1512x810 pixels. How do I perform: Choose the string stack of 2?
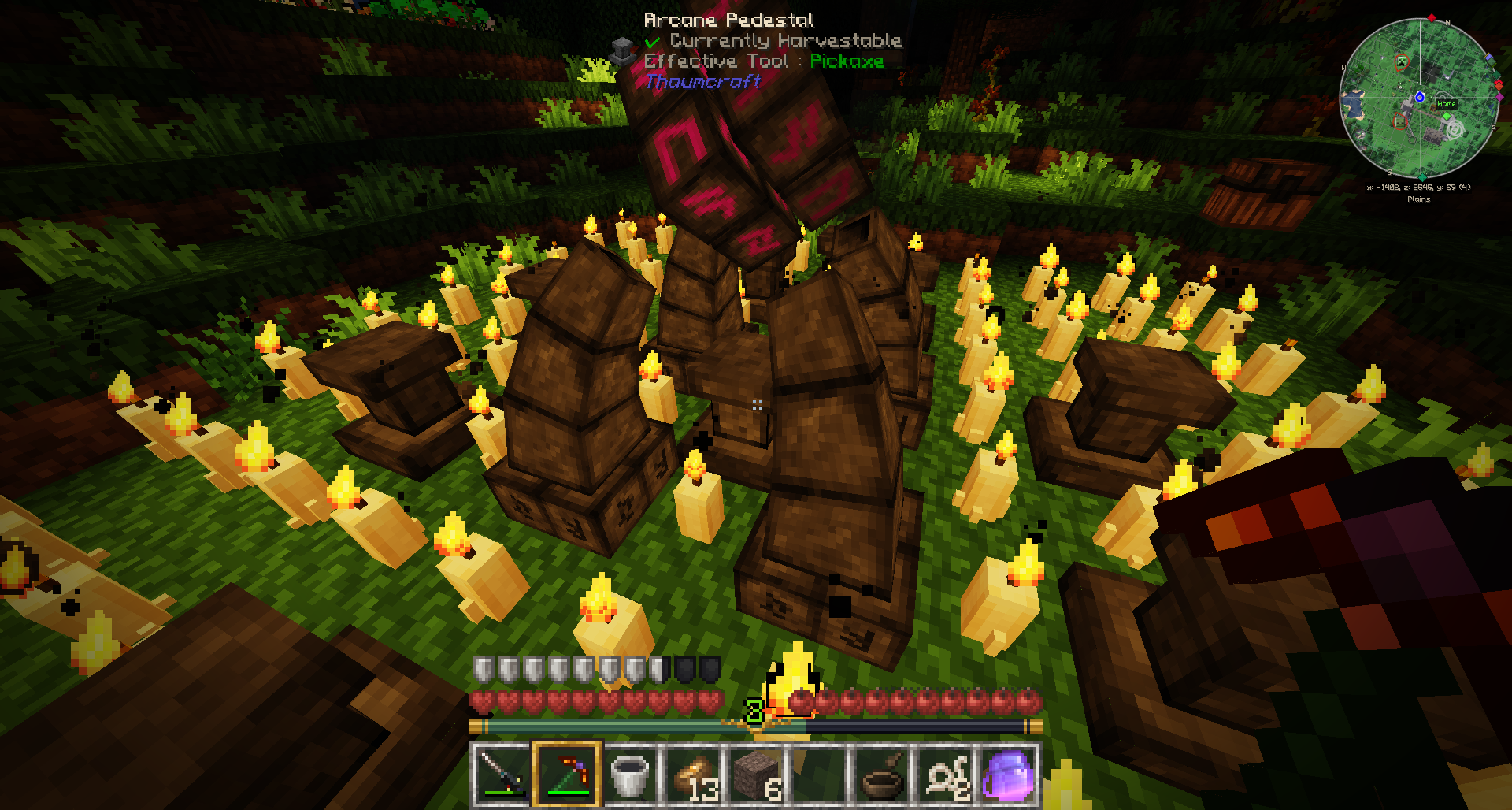coord(945,774)
